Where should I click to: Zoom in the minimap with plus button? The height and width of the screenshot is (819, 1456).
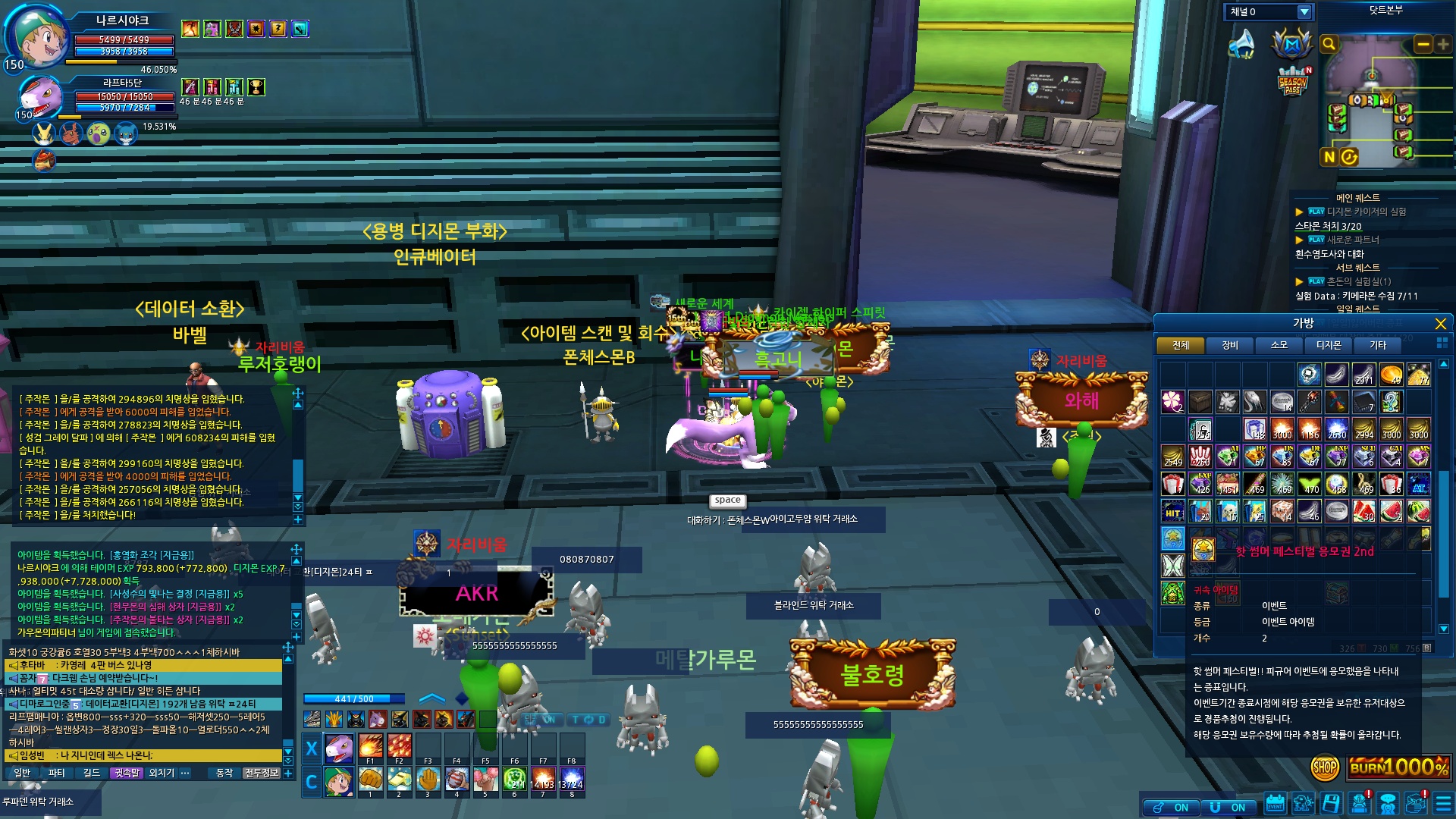point(1443,45)
